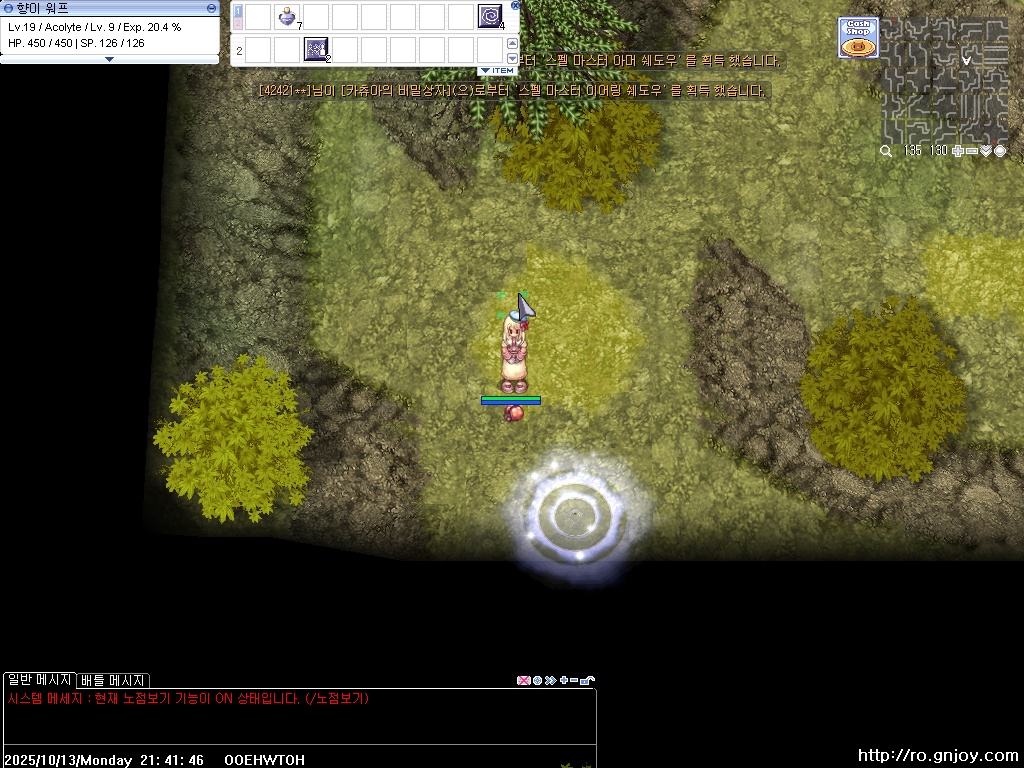This screenshot has height=768, width=1024.
Task: Close the hotbar with its X button
Action: 513,7
